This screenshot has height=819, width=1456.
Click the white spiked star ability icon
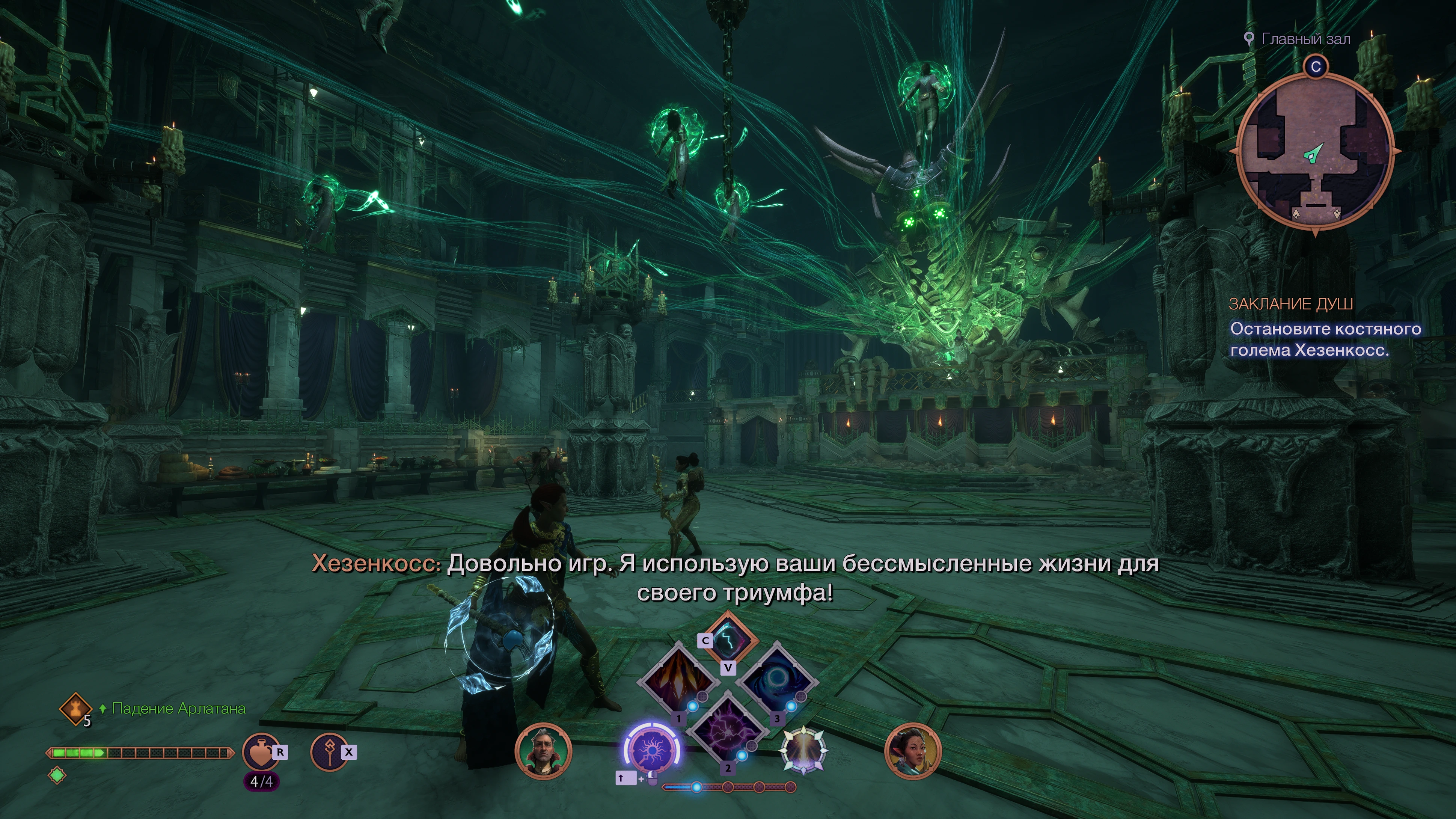tap(803, 750)
